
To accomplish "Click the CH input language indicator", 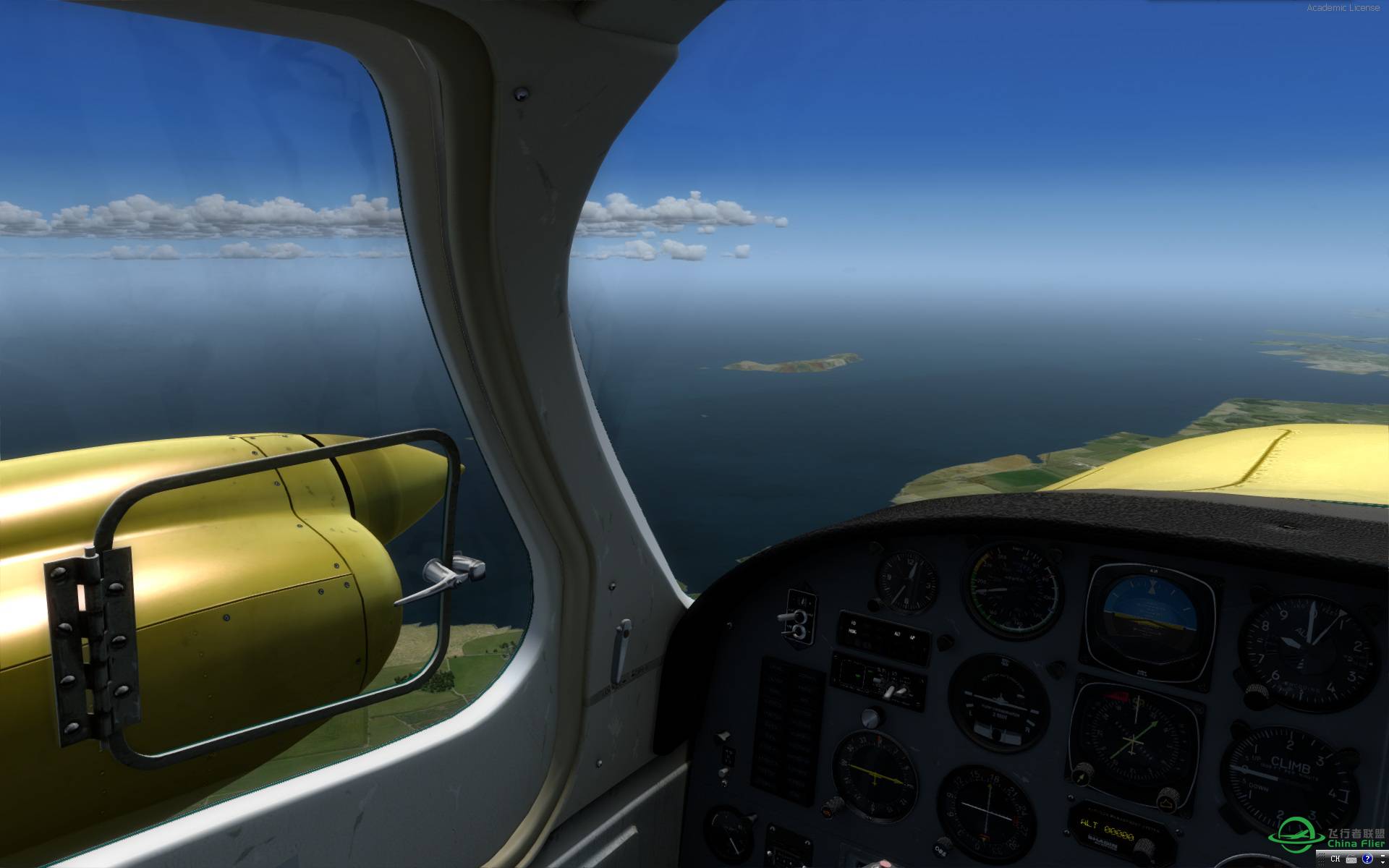I will [1335, 859].
